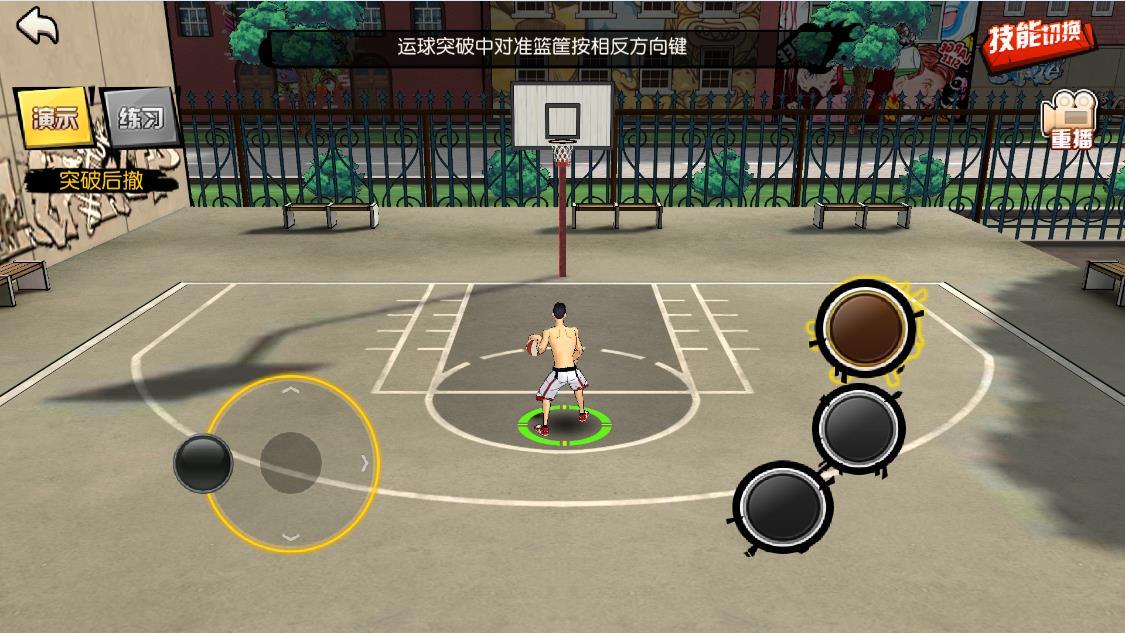
Task: Select the 练习 practice tab
Action: click(x=141, y=119)
